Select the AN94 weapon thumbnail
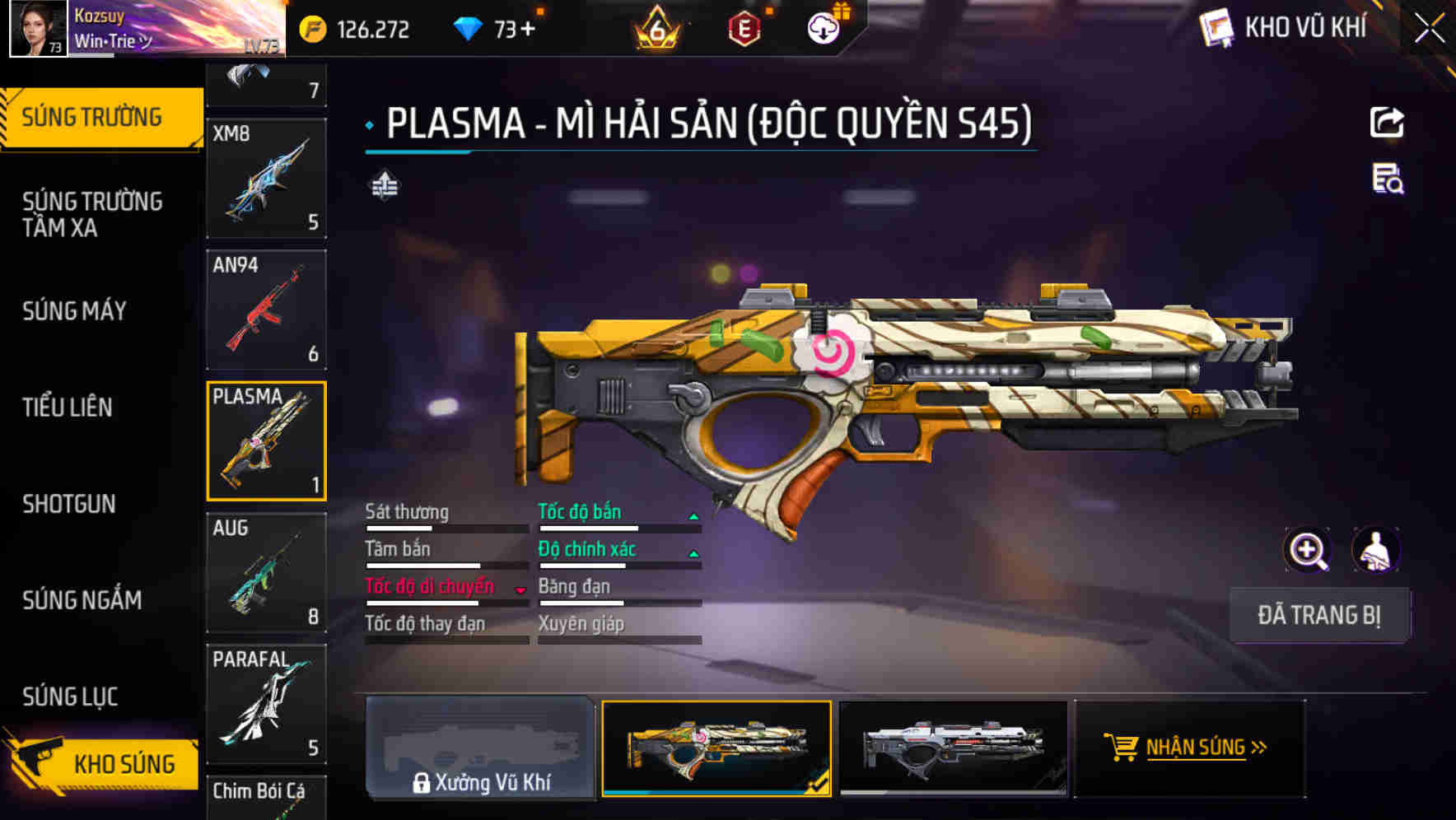Image resolution: width=1456 pixels, height=820 pixels. [x=266, y=310]
